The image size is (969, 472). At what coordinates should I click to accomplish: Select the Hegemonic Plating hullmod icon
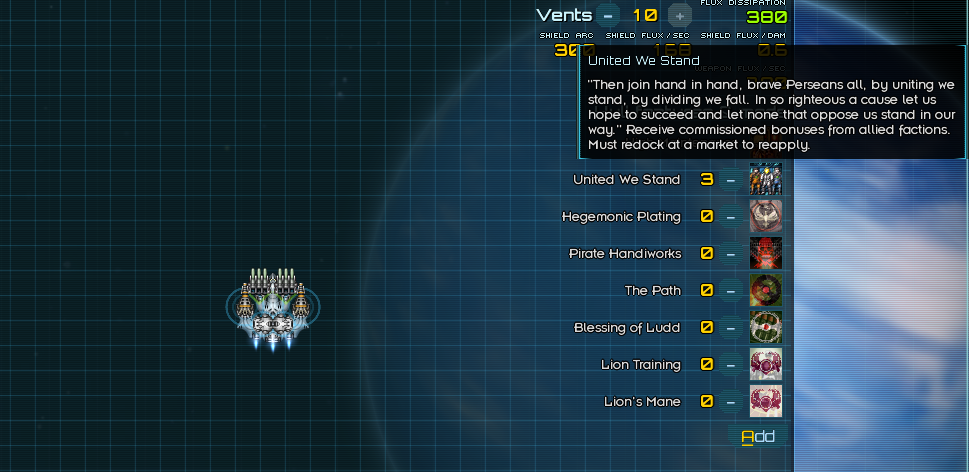point(765,217)
